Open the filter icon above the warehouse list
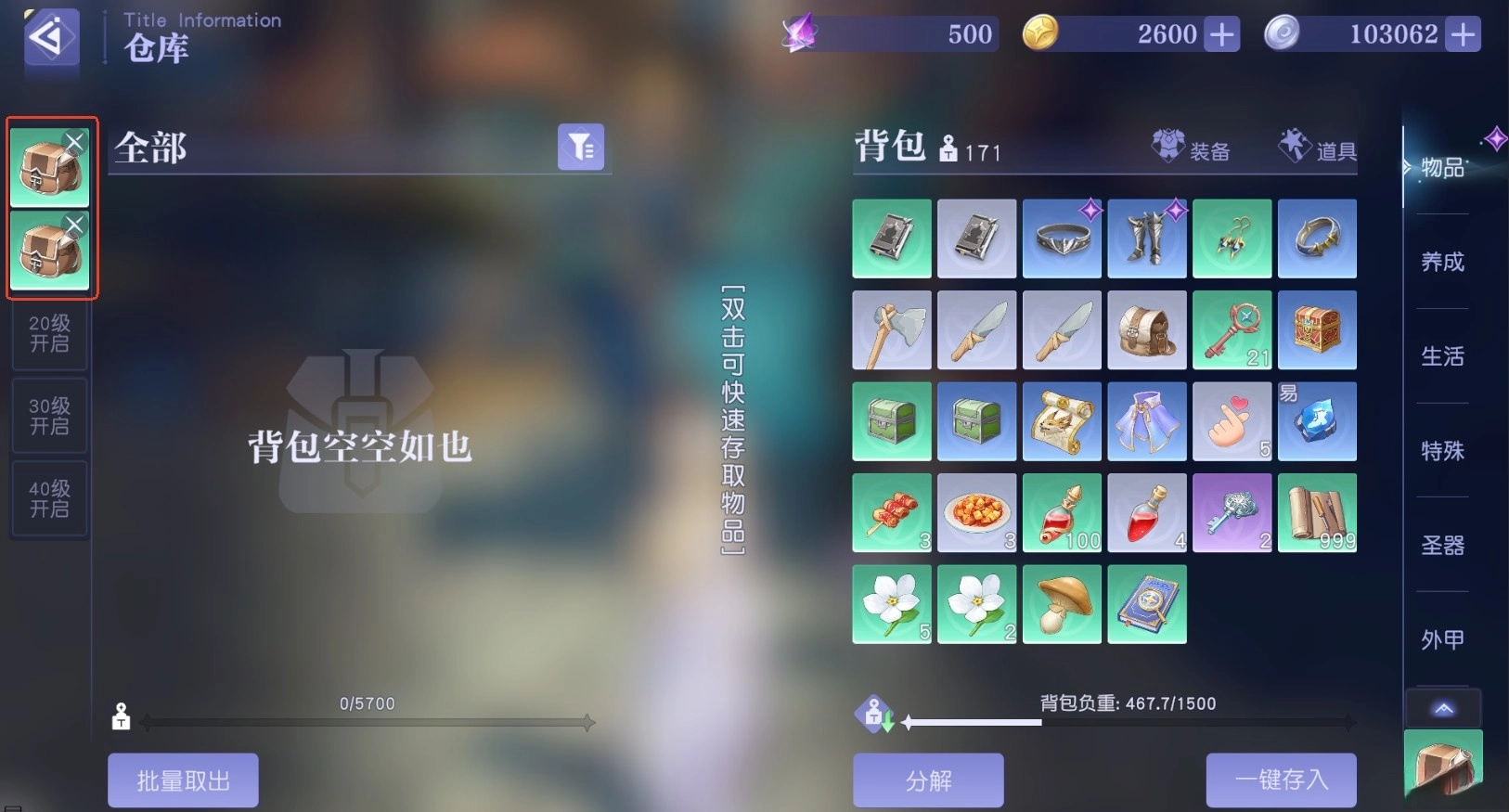The width and height of the screenshot is (1509, 812). click(581, 146)
